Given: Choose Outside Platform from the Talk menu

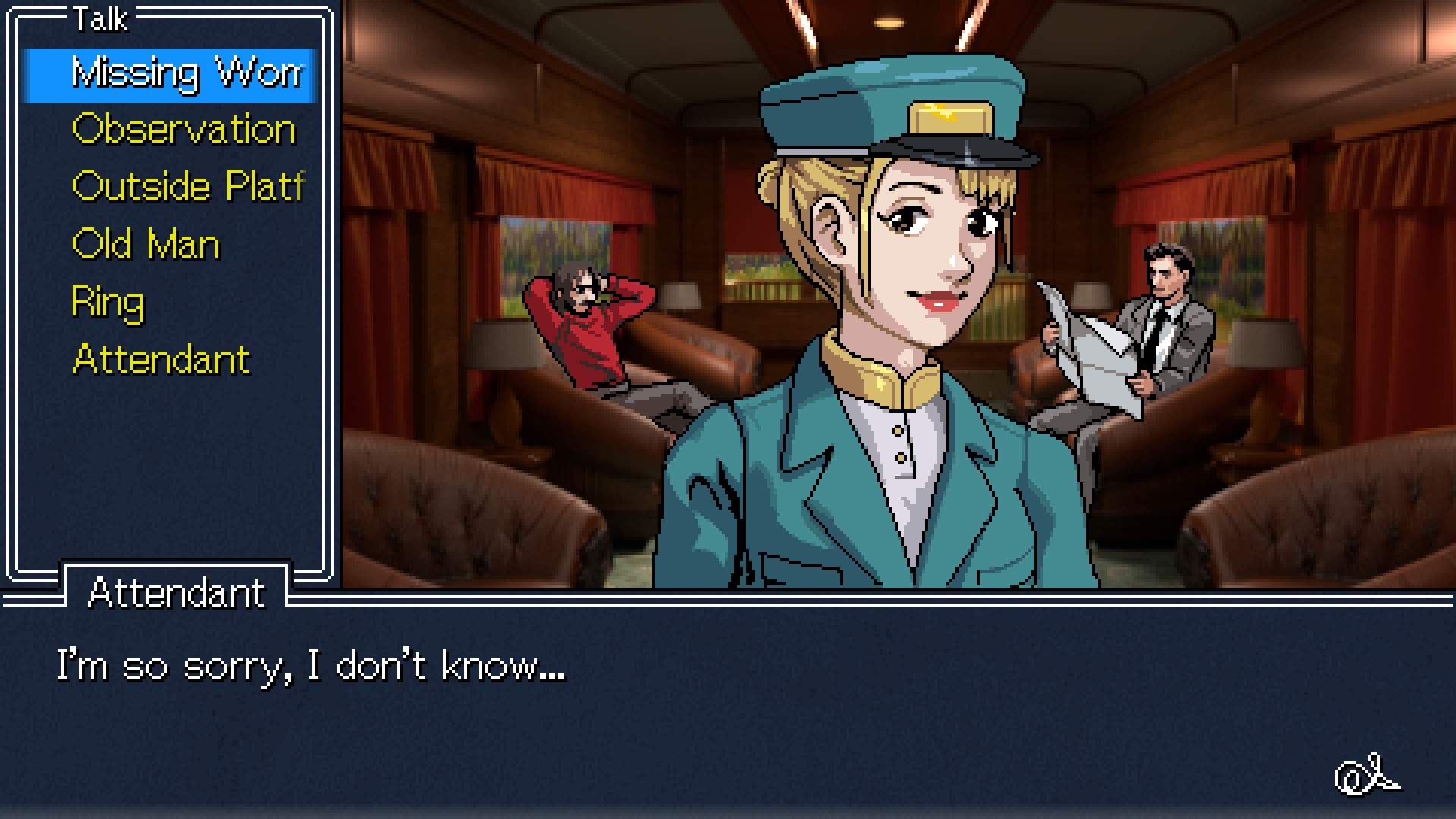Looking at the screenshot, I should coord(186,186).
